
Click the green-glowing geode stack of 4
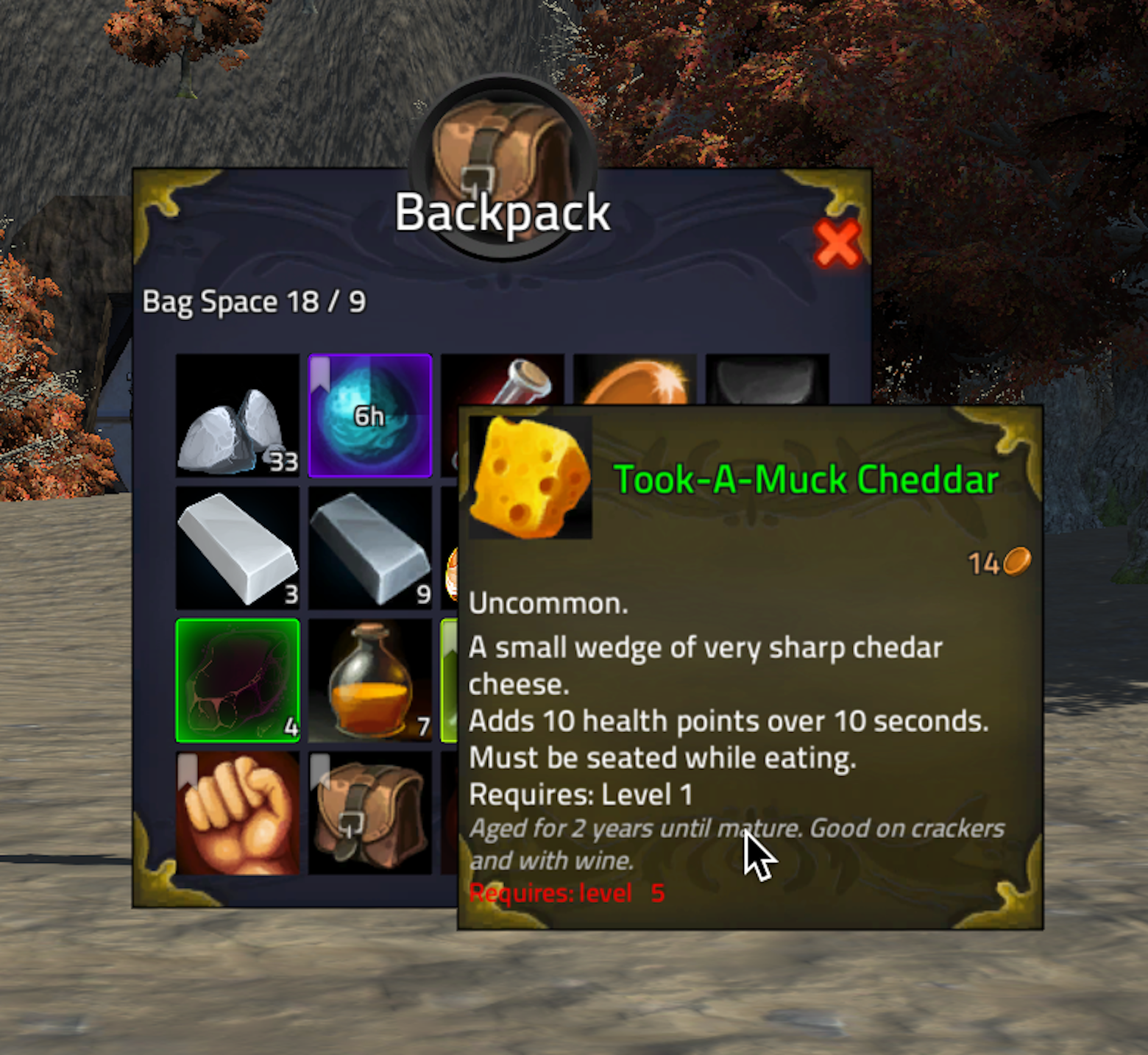(x=237, y=681)
